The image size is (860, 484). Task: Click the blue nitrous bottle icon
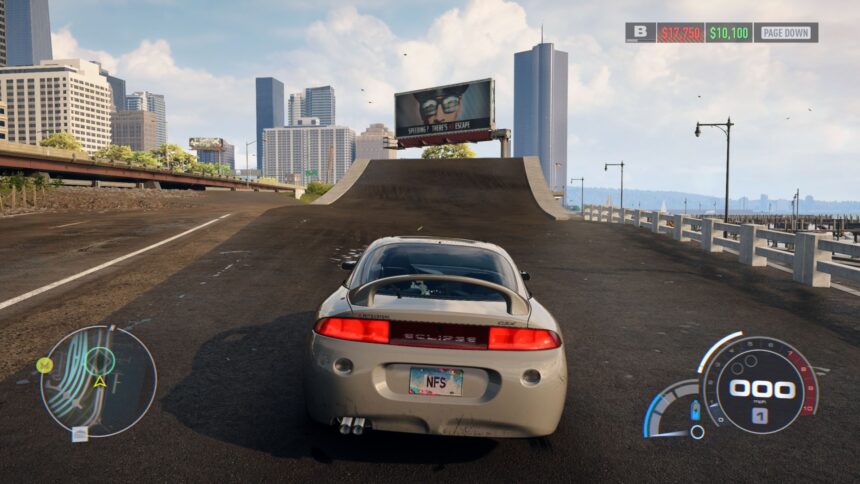tap(695, 410)
